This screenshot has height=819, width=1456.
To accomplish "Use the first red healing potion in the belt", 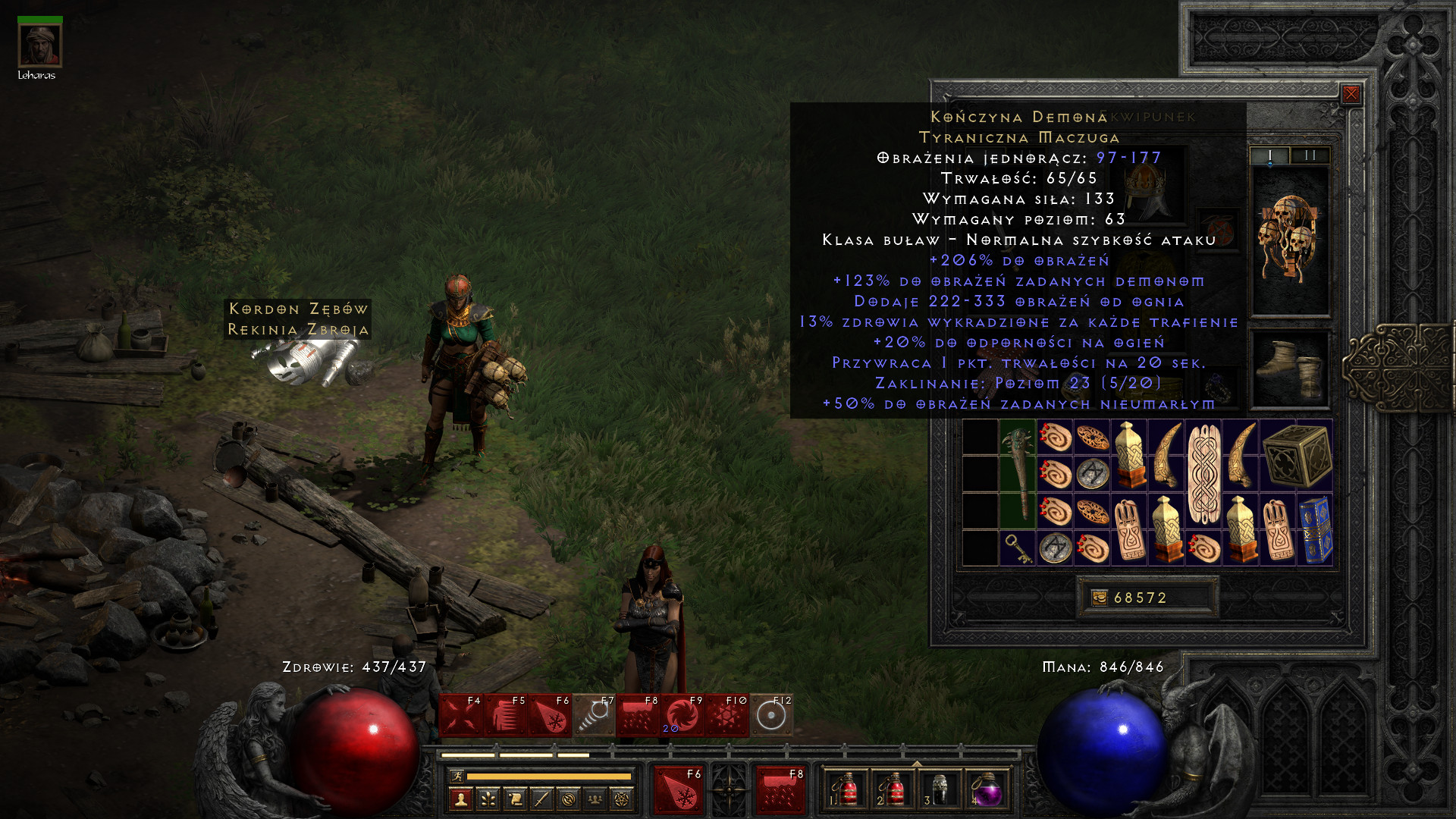I will [846, 790].
